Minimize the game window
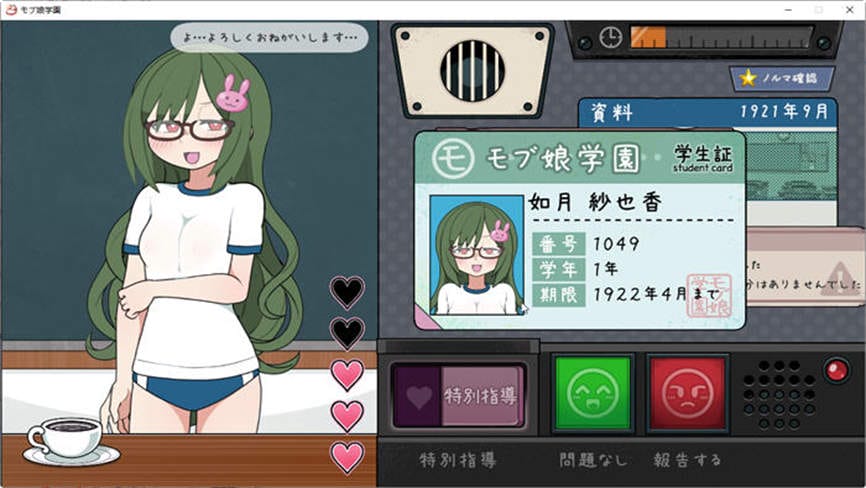 (x=789, y=9)
